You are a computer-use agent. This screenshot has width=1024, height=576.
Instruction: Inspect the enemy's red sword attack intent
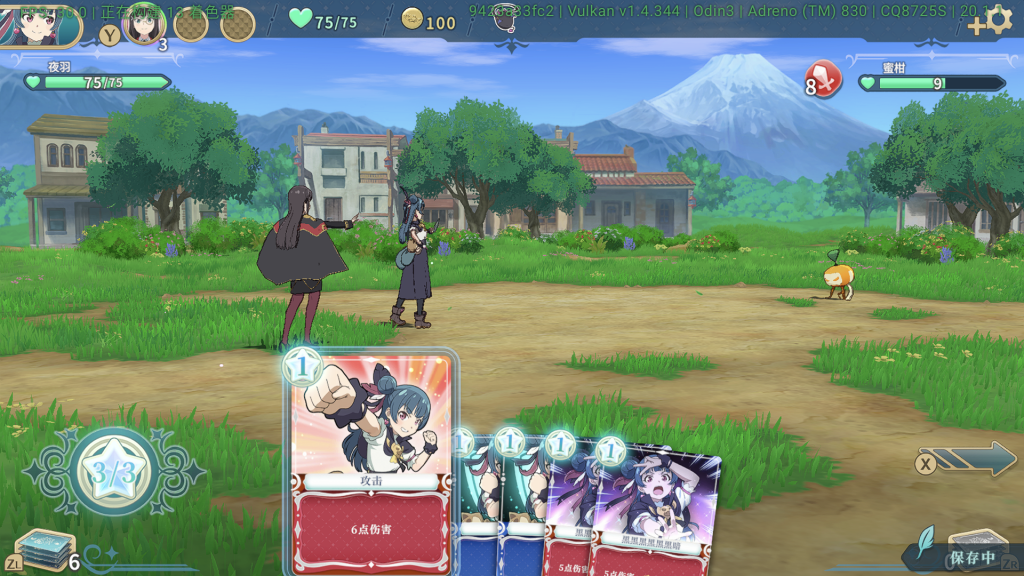tap(824, 79)
